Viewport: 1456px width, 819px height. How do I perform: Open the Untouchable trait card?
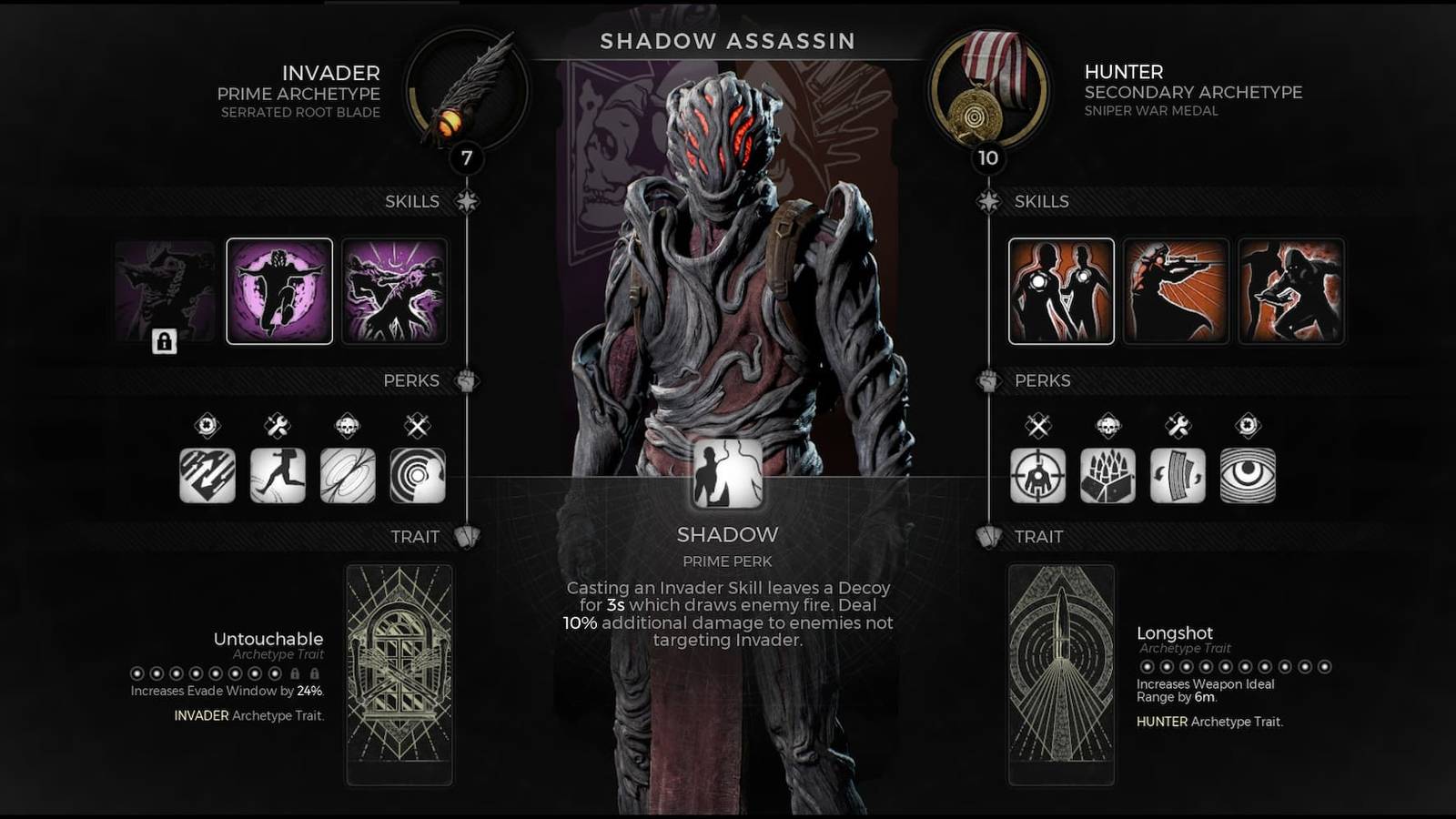[398, 673]
